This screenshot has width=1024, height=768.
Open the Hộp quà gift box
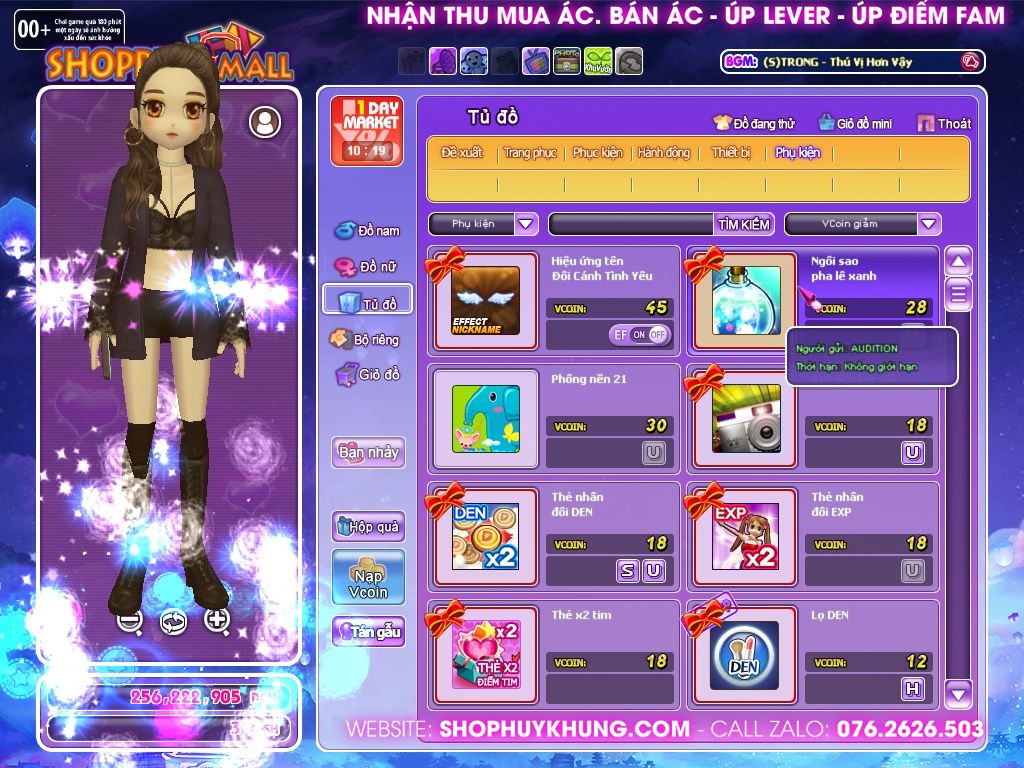pyautogui.click(x=368, y=526)
